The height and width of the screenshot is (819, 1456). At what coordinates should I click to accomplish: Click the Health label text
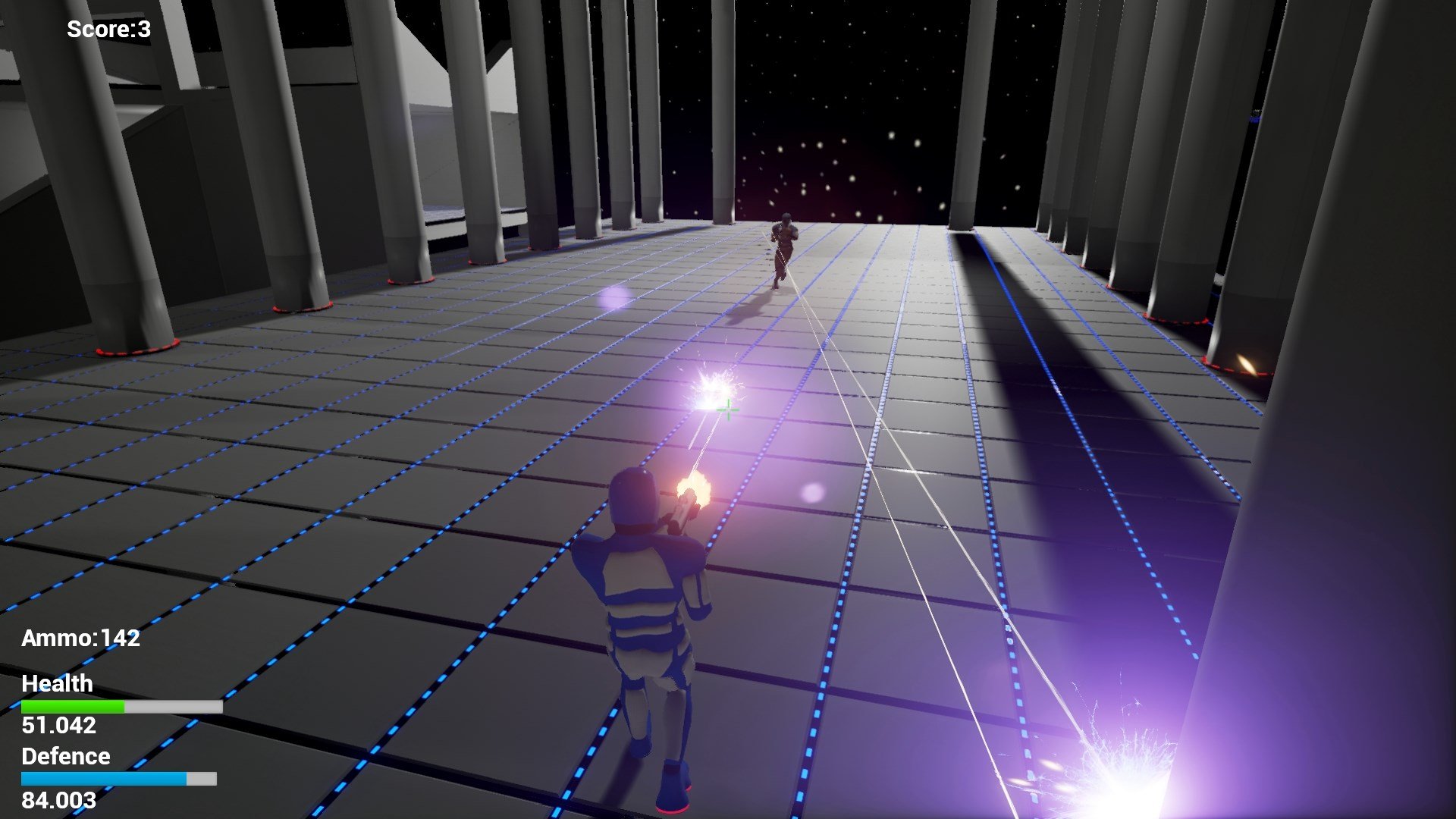57,684
